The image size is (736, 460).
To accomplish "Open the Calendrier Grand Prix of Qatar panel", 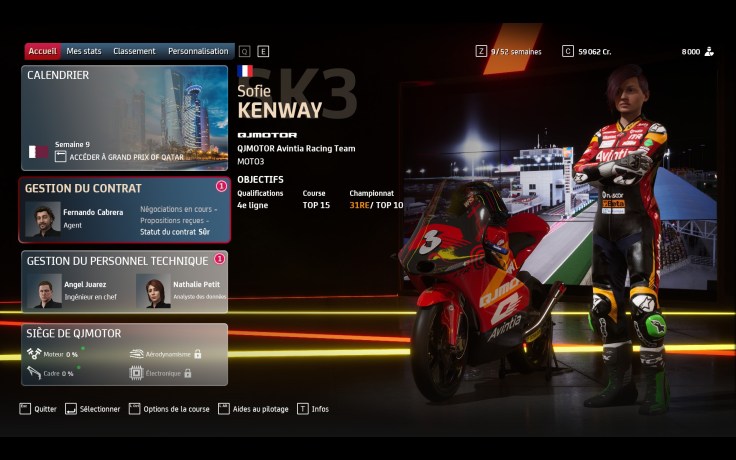I will 124,118.
